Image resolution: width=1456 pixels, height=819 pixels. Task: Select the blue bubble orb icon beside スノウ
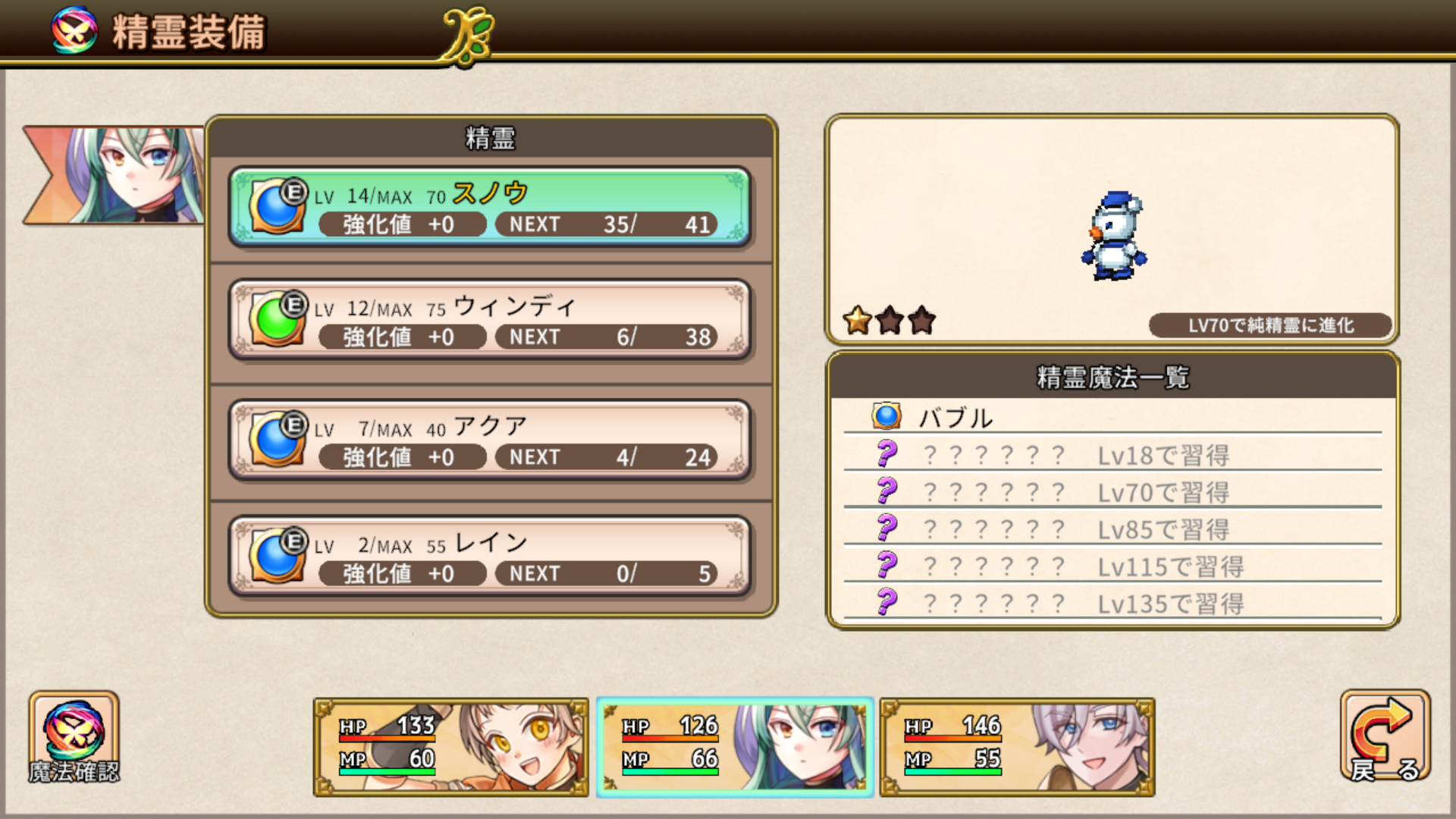click(x=275, y=206)
